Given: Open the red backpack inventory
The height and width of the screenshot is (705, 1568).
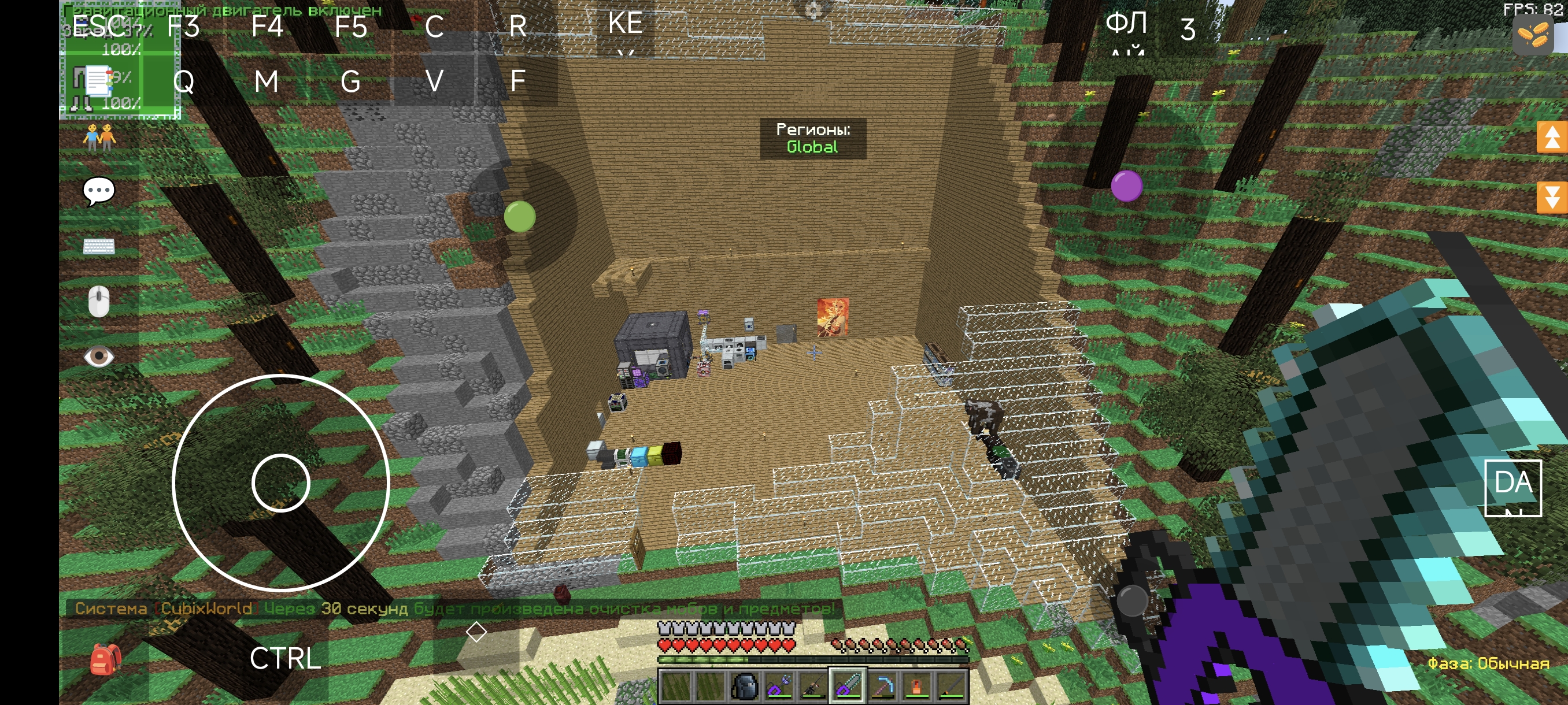Looking at the screenshot, I should click(105, 659).
